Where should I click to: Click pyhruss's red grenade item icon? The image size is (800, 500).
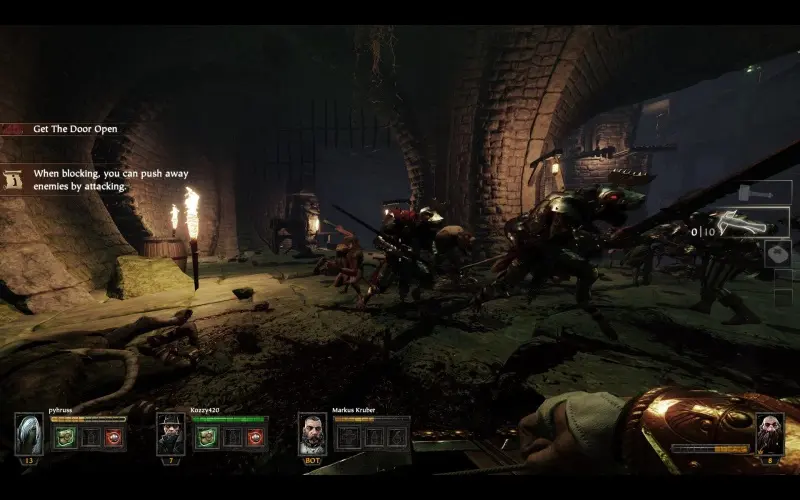coord(113,437)
